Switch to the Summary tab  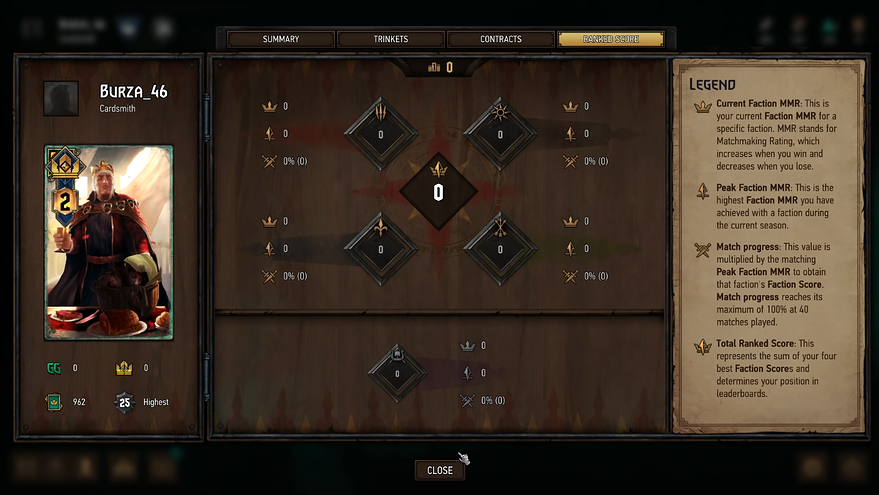pyautogui.click(x=280, y=39)
